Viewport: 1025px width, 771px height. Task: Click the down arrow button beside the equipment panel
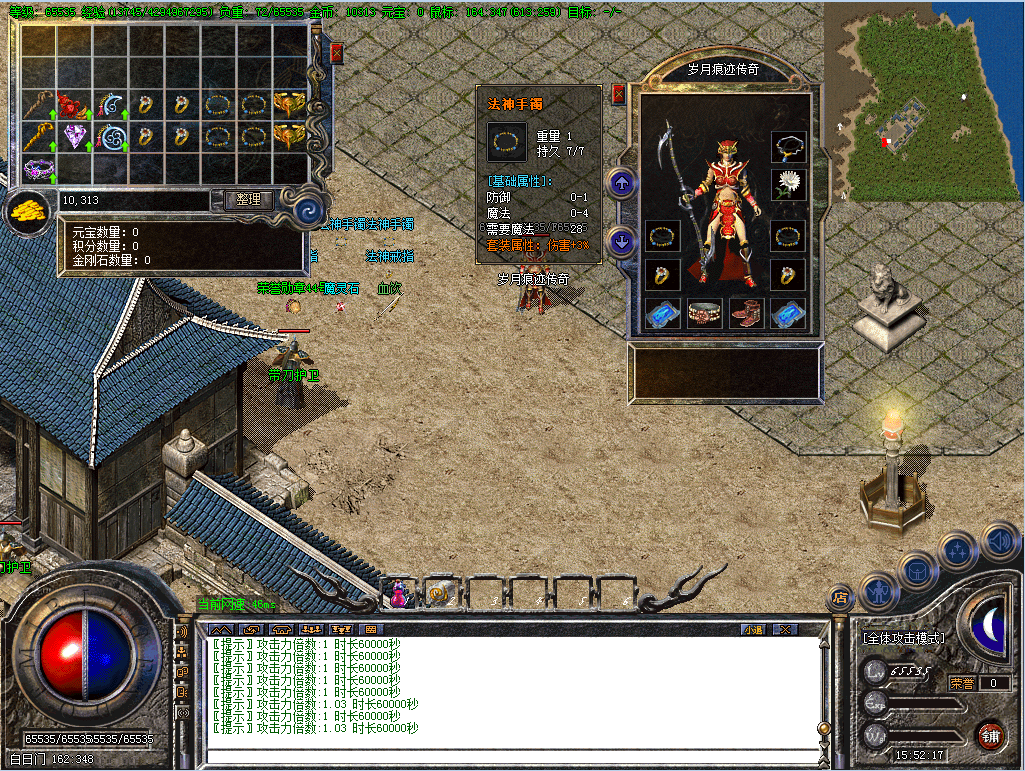(x=622, y=241)
